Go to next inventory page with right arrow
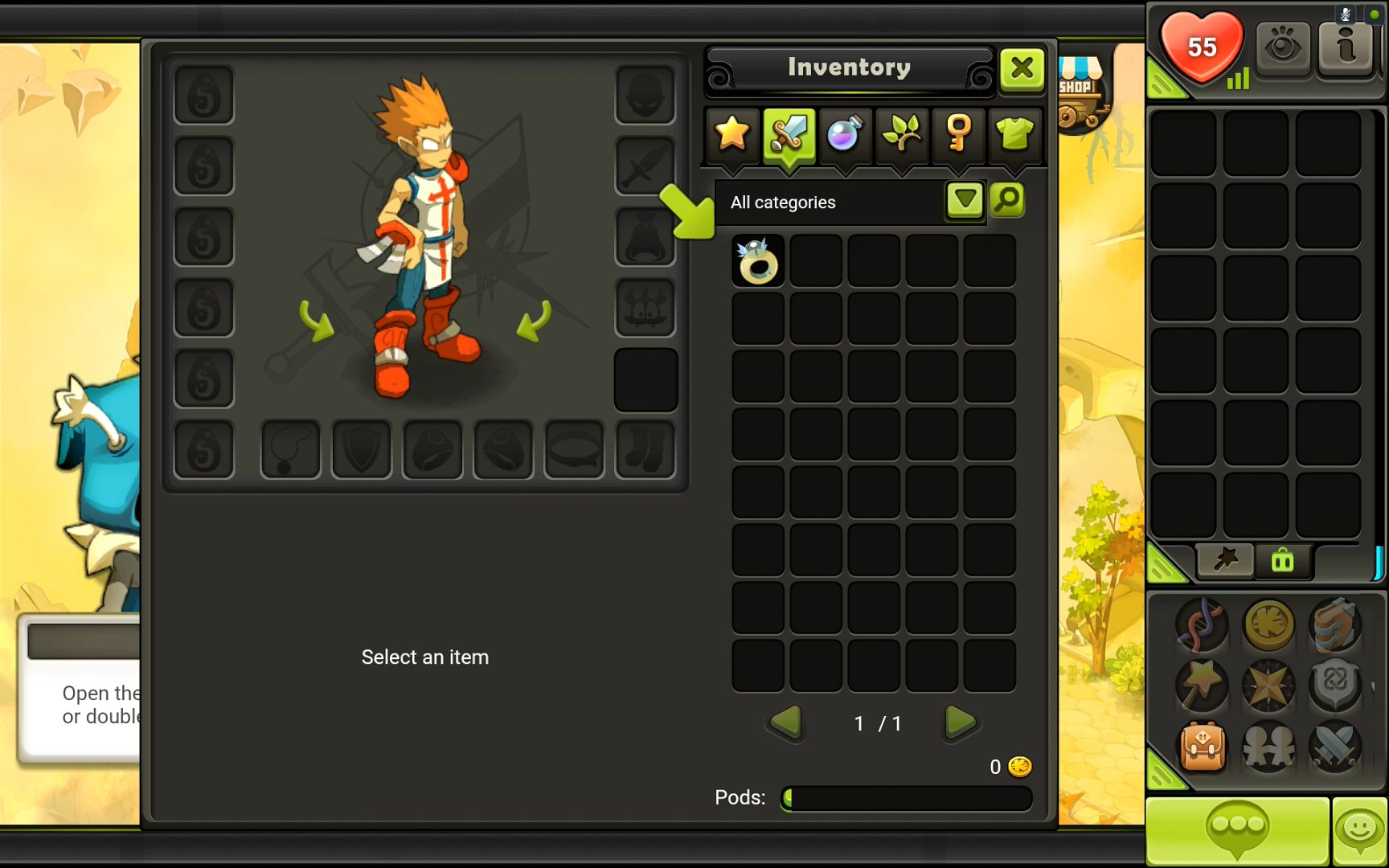Viewport: 1389px width, 868px height. [x=960, y=723]
